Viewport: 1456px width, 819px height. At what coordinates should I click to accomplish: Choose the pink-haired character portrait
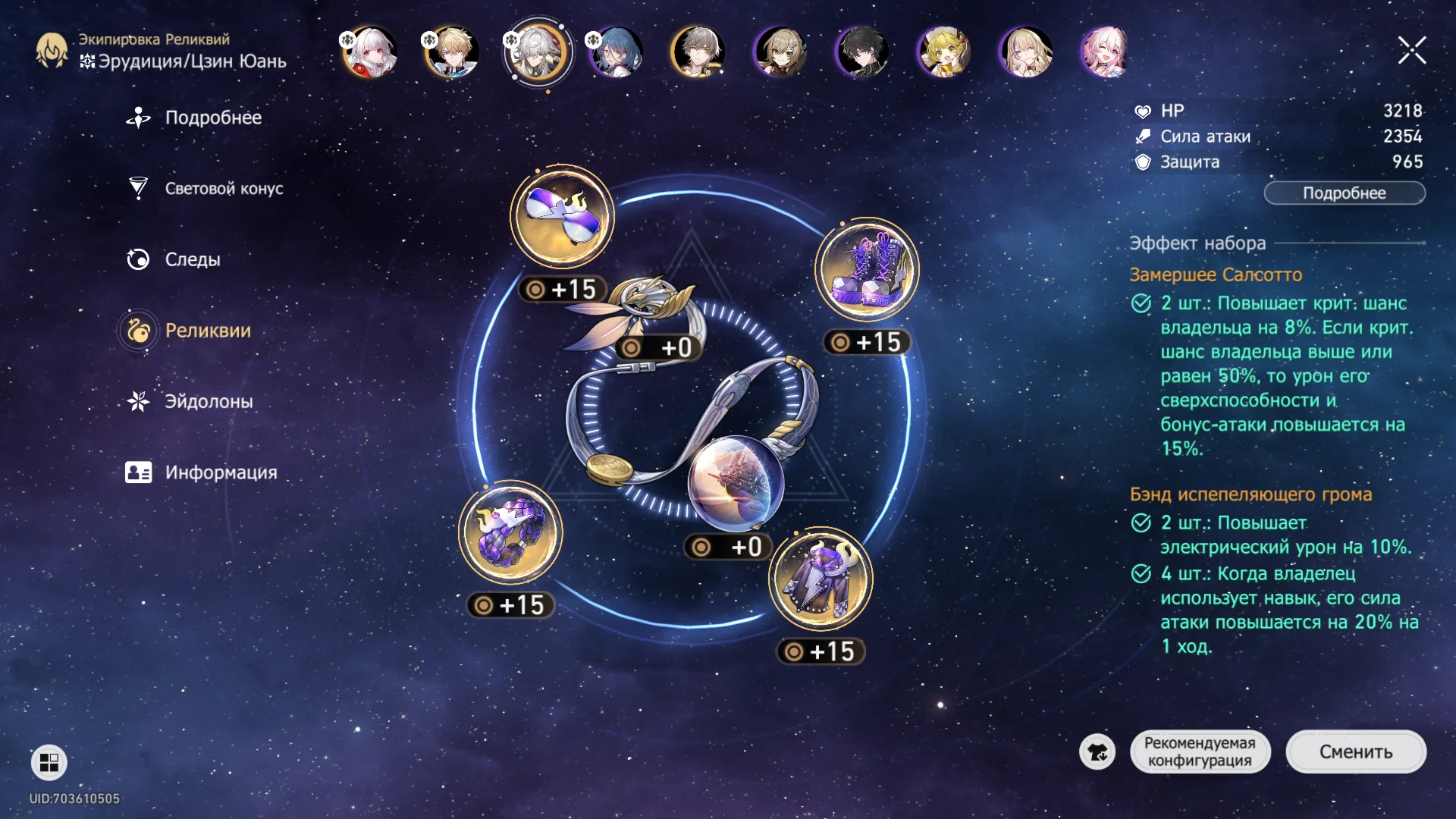pos(1106,52)
